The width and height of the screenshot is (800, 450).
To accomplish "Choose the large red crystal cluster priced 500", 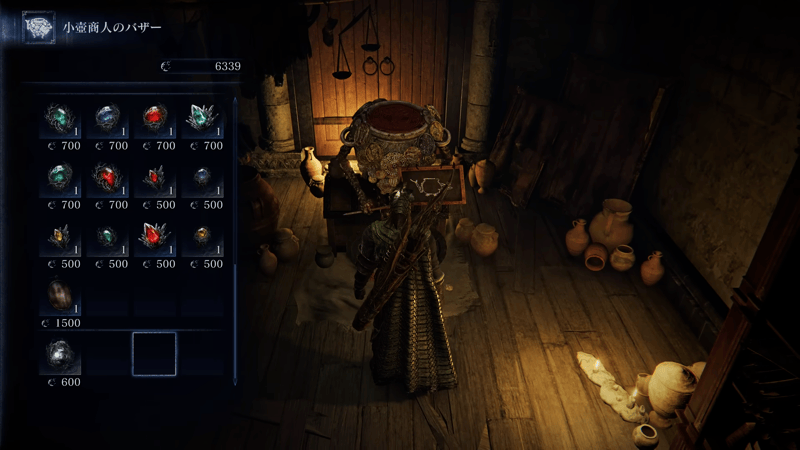I will click(154, 238).
